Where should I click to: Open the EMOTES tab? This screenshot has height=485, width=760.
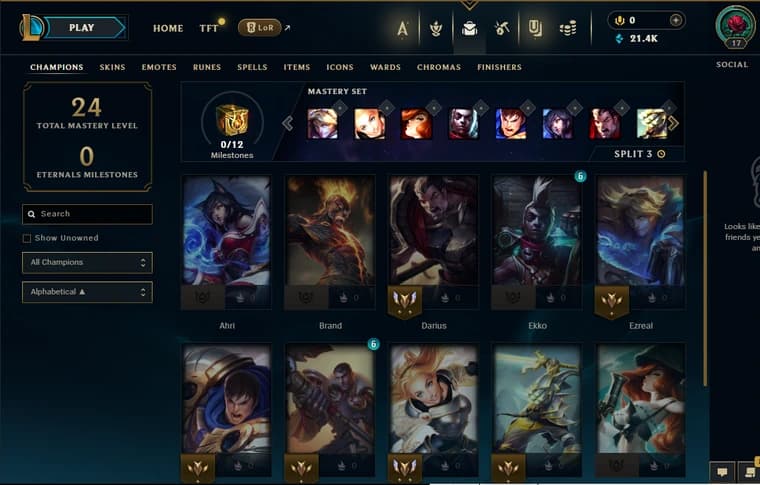pyautogui.click(x=158, y=67)
